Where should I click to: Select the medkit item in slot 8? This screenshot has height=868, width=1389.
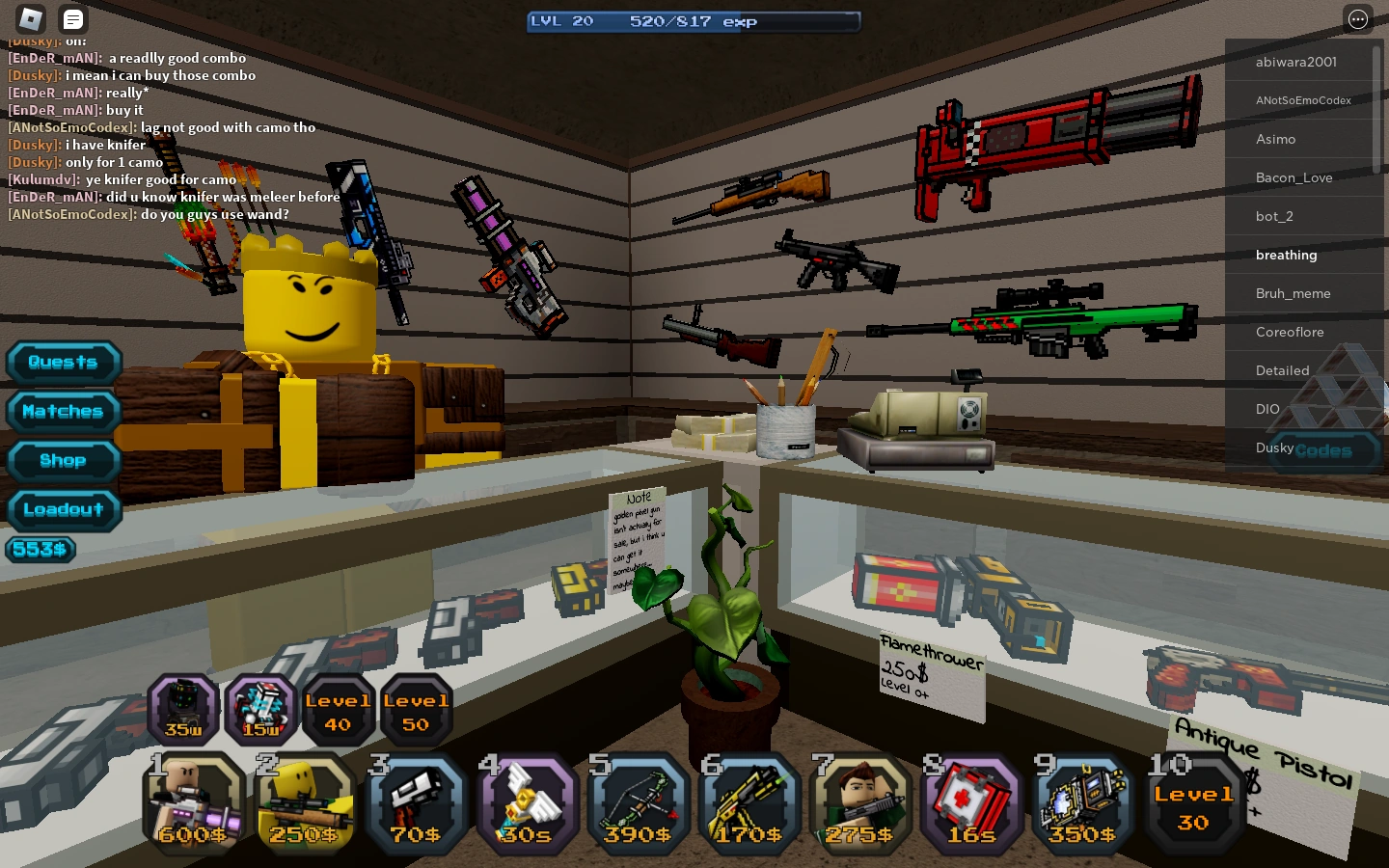click(970, 803)
